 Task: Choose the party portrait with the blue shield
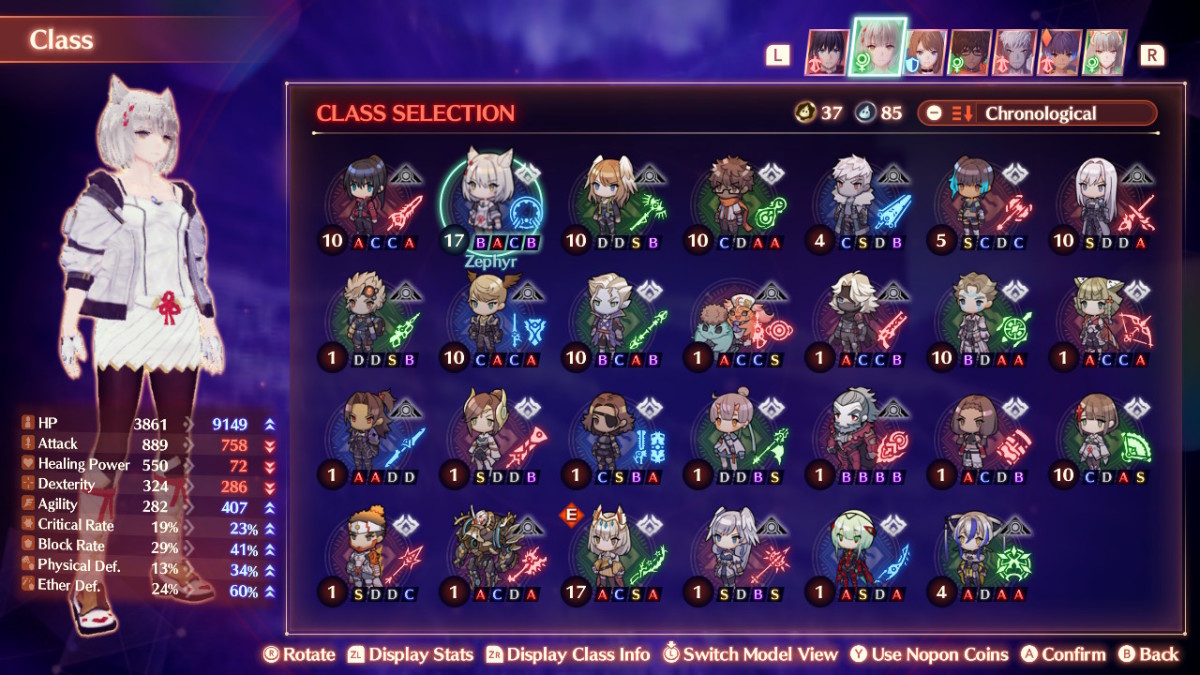pyautogui.click(x=926, y=52)
